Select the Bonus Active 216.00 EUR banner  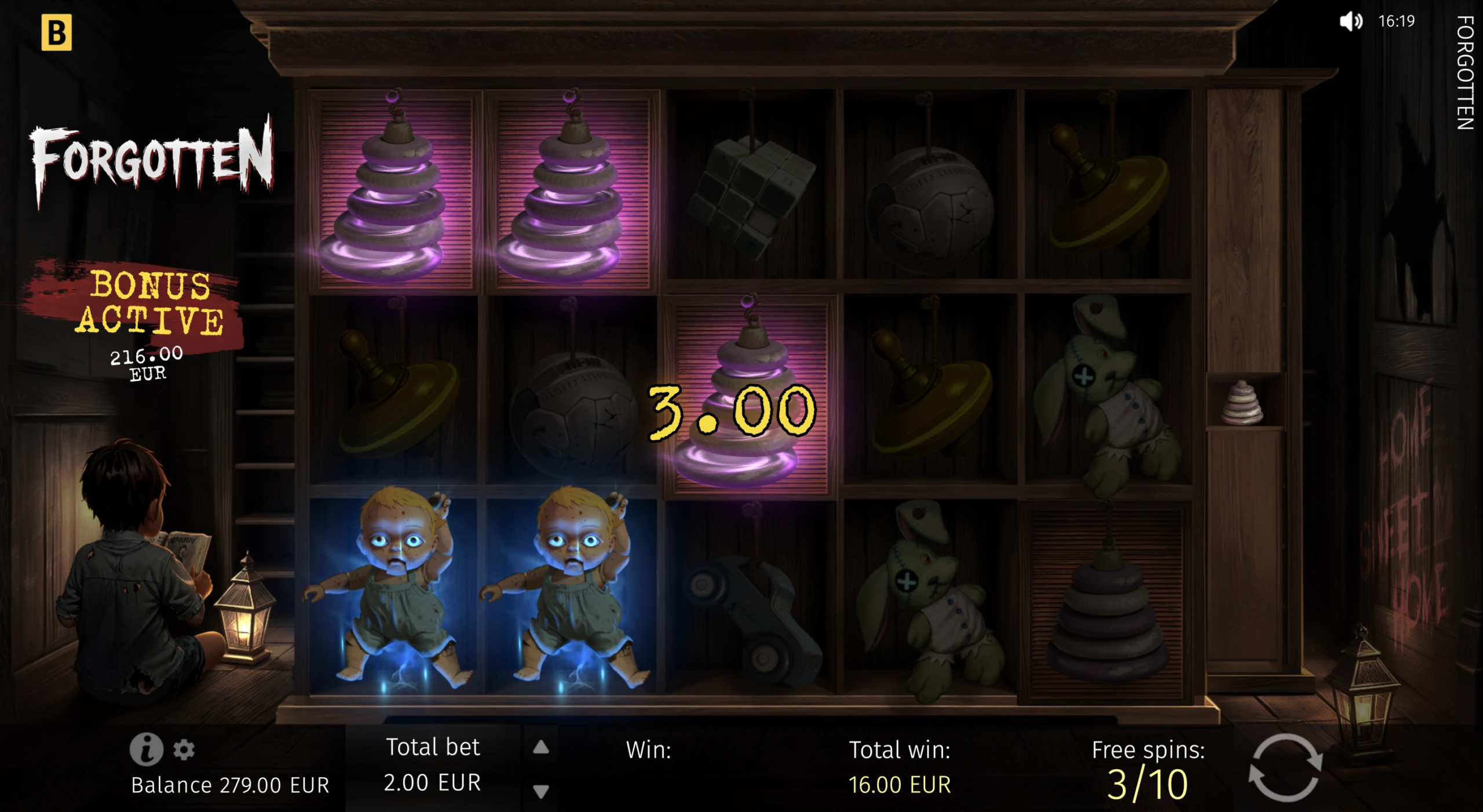(x=148, y=320)
